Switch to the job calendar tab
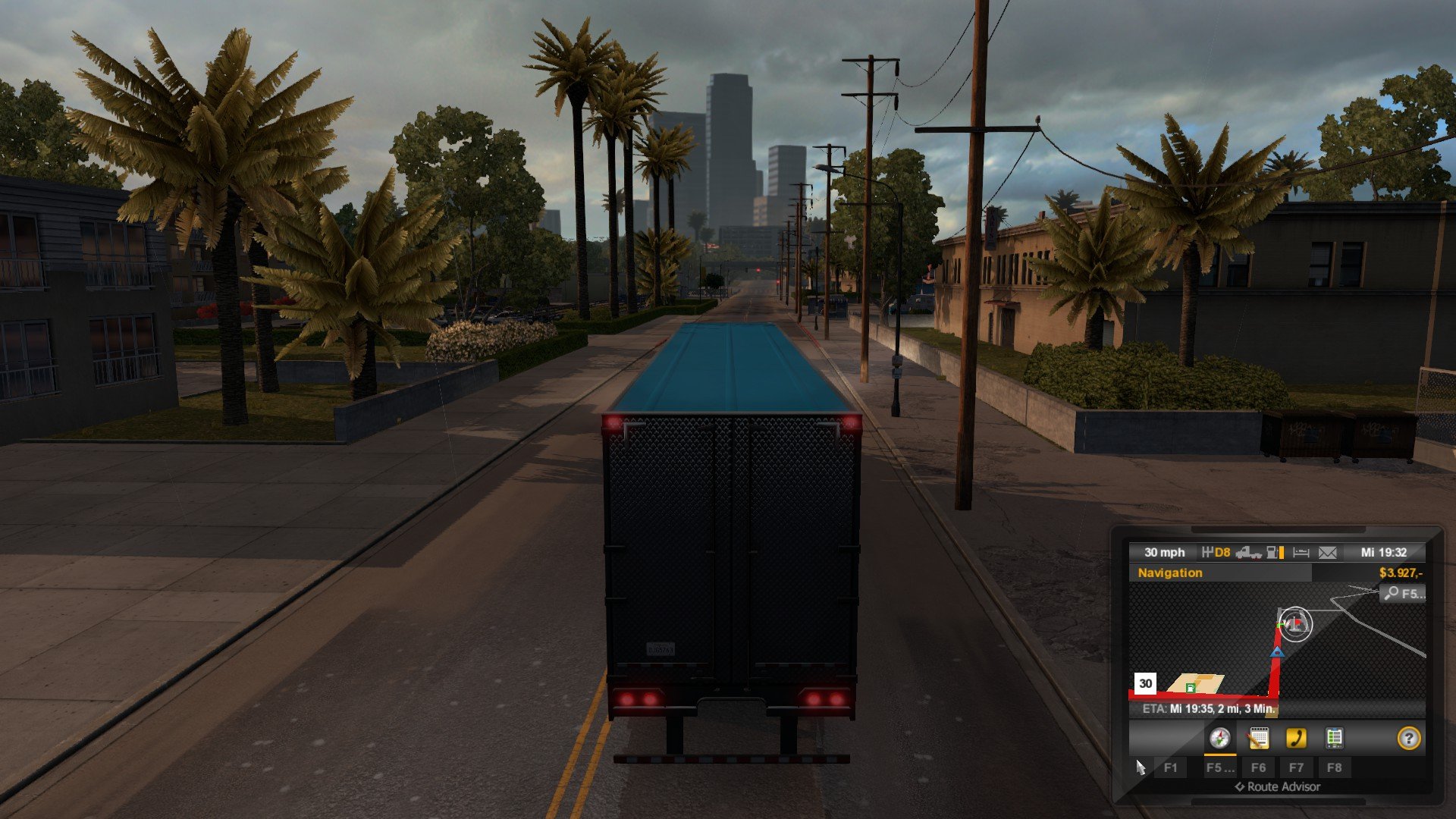Screen dimensions: 1456x819 click(1258, 738)
